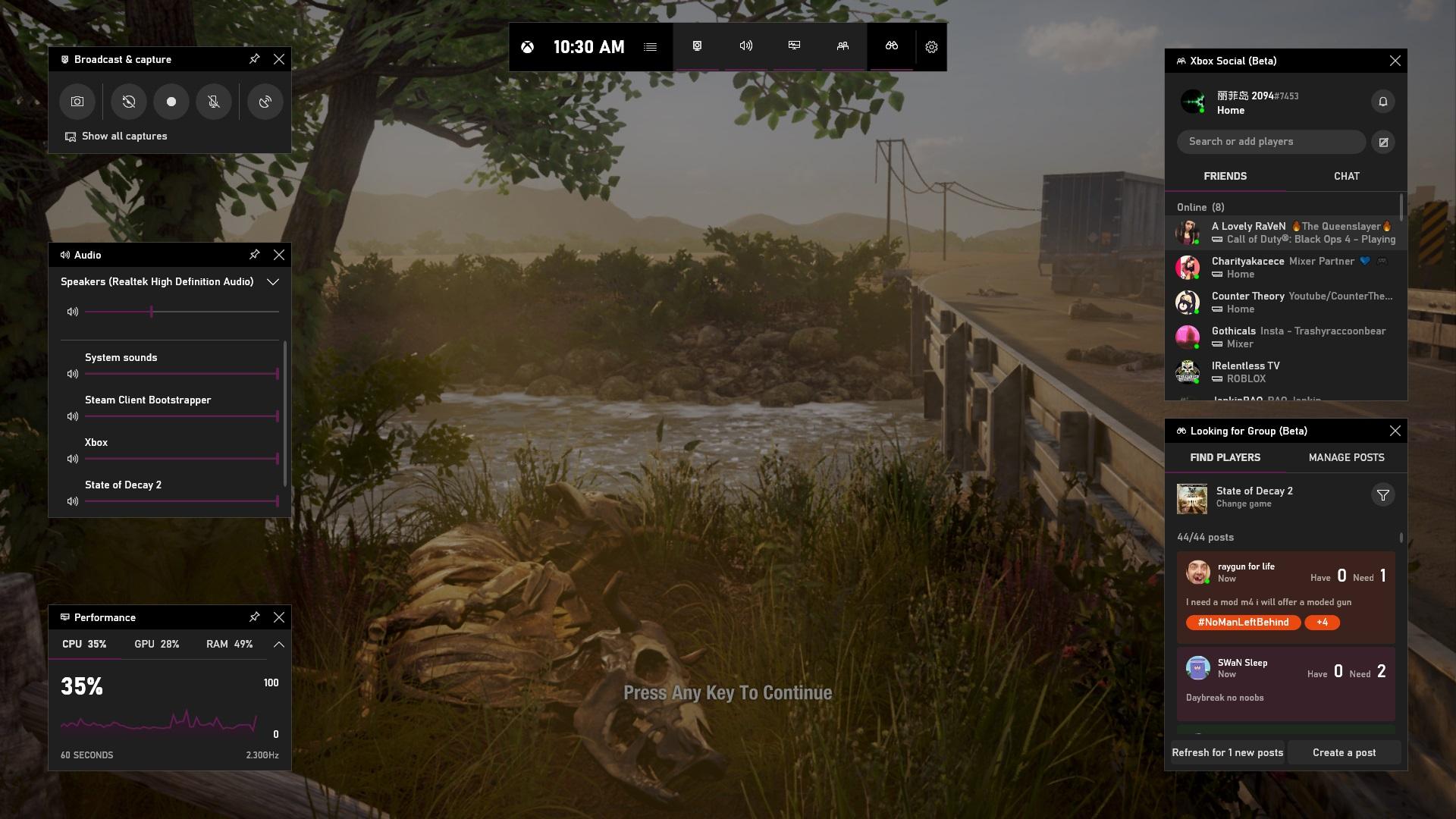The image size is (1456, 819).
Task: Collapse the Performance graph with the chevron
Action: click(x=278, y=644)
